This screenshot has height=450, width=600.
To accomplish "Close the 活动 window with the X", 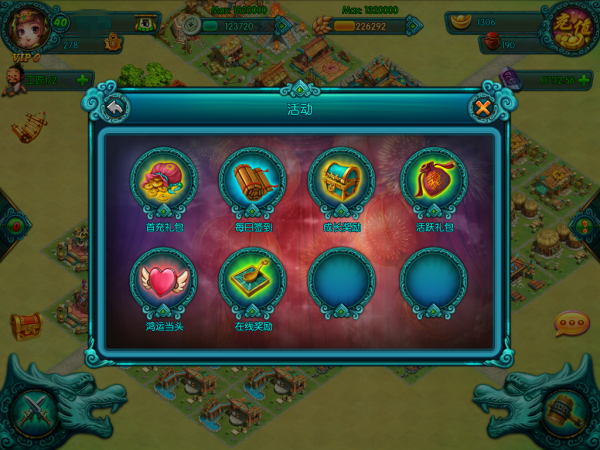I will pyautogui.click(x=483, y=107).
